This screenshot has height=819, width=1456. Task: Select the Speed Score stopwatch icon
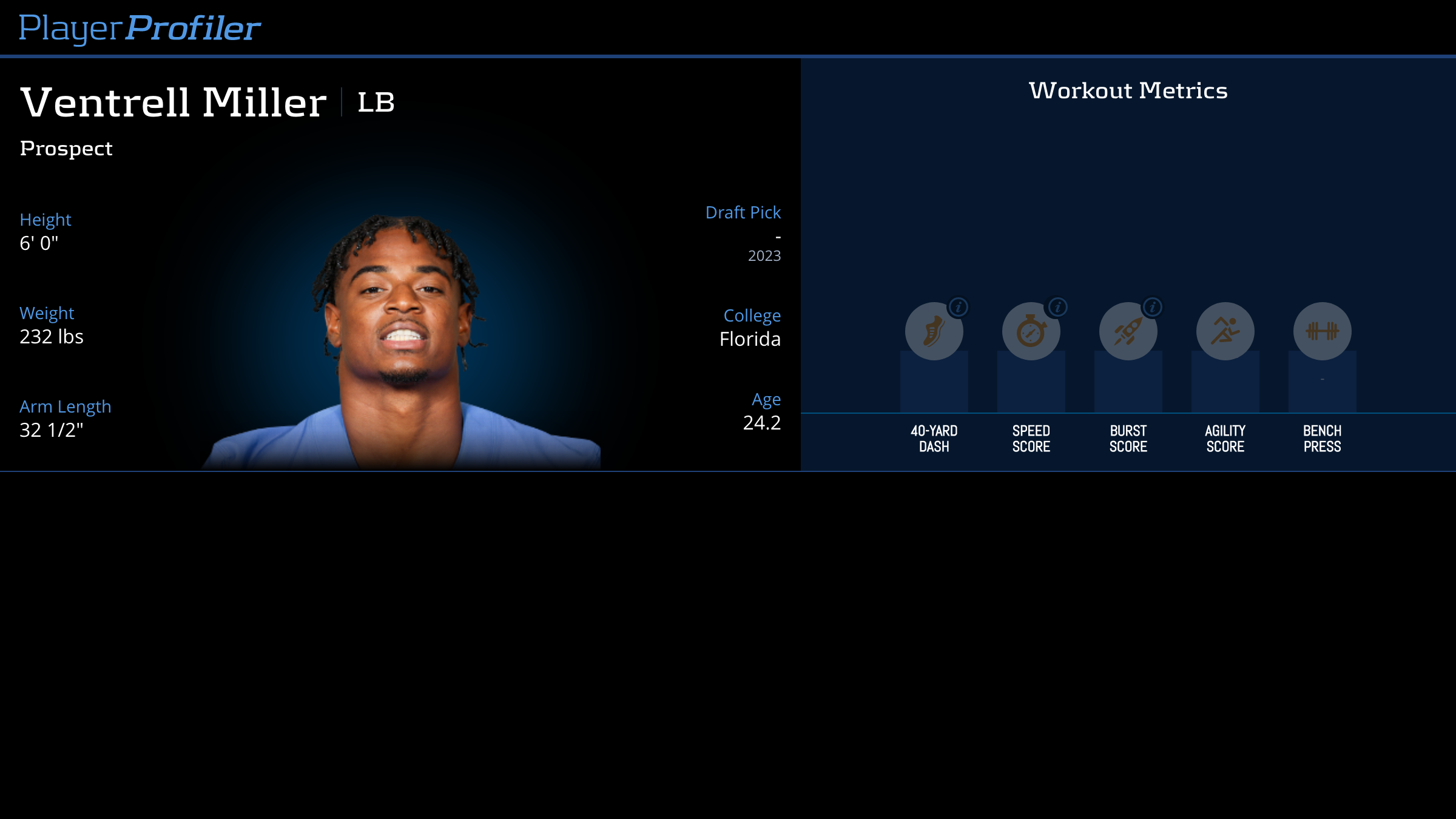pos(1030,332)
